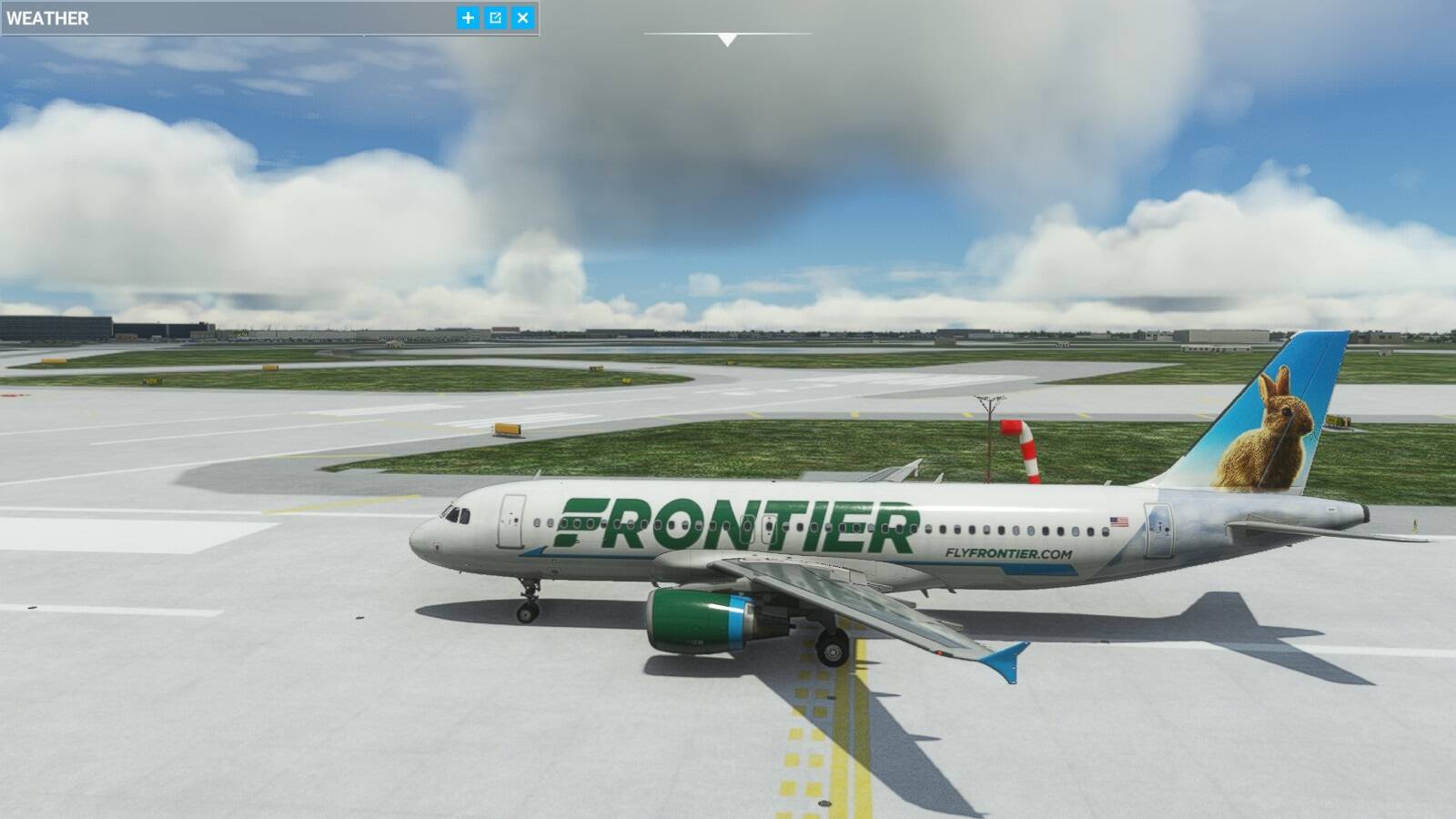
Task: Click the plus icon on the Weather panel
Action: pos(465,16)
